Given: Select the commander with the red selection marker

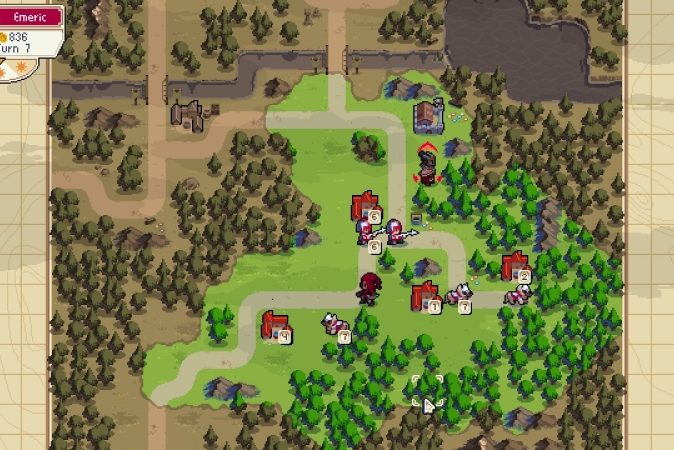Looking at the screenshot, I should [428, 166].
